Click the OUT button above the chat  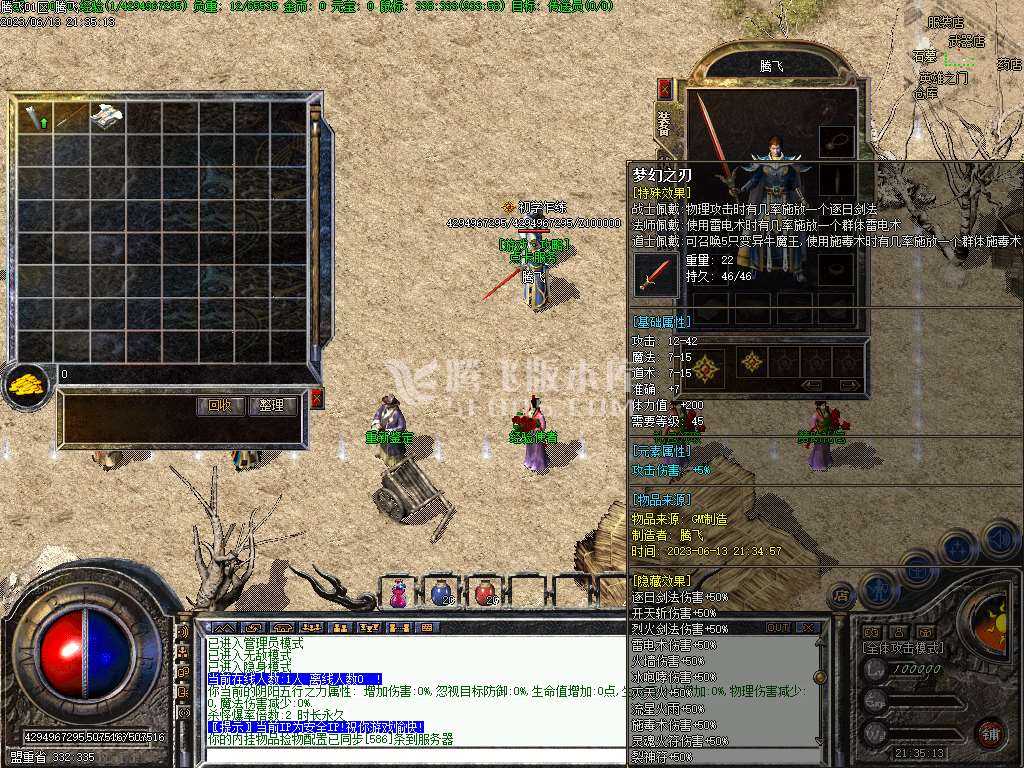coord(778,627)
